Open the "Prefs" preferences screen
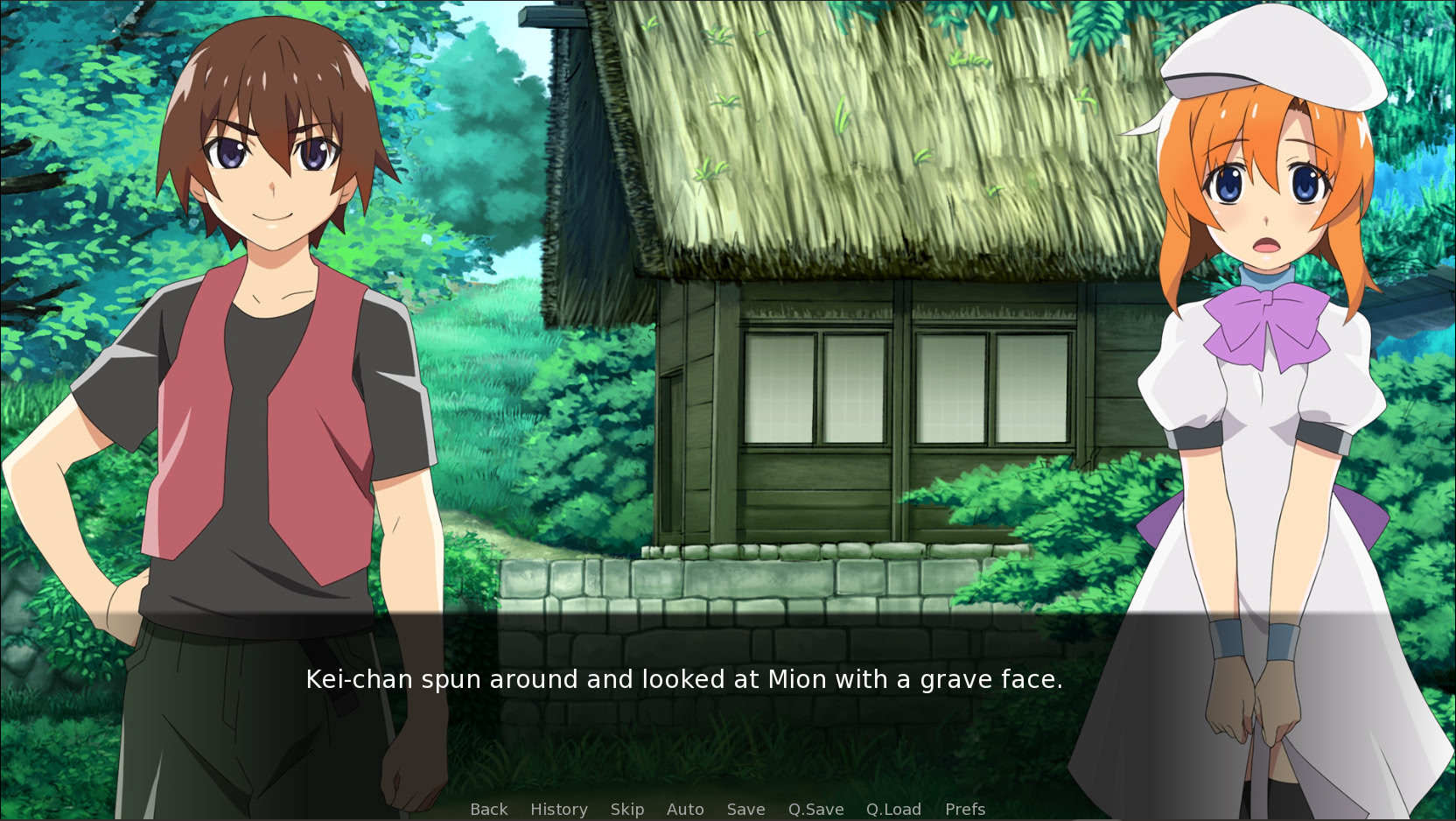1456x821 pixels. (963, 809)
